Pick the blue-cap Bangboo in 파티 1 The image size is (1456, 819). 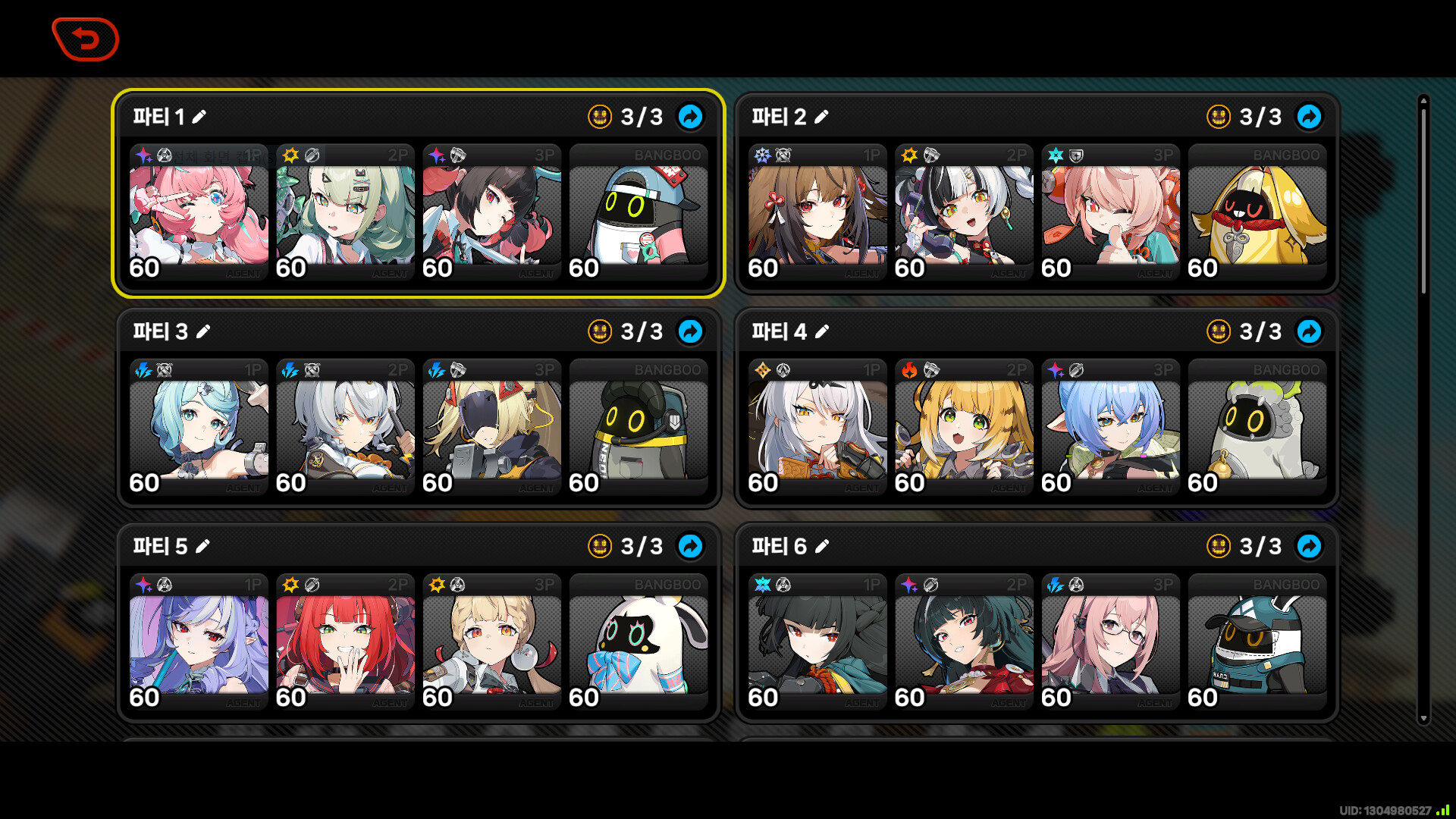(x=639, y=214)
